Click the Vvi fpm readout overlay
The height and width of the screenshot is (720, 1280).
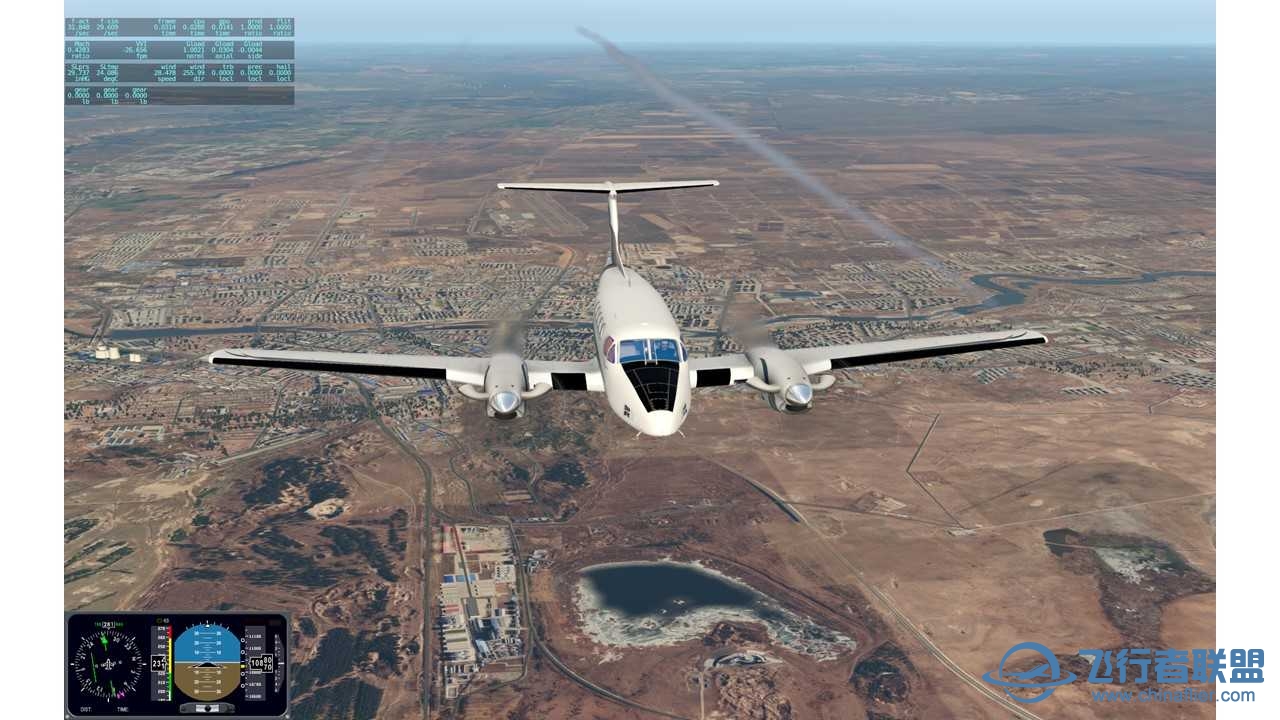click(x=140, y=48)
